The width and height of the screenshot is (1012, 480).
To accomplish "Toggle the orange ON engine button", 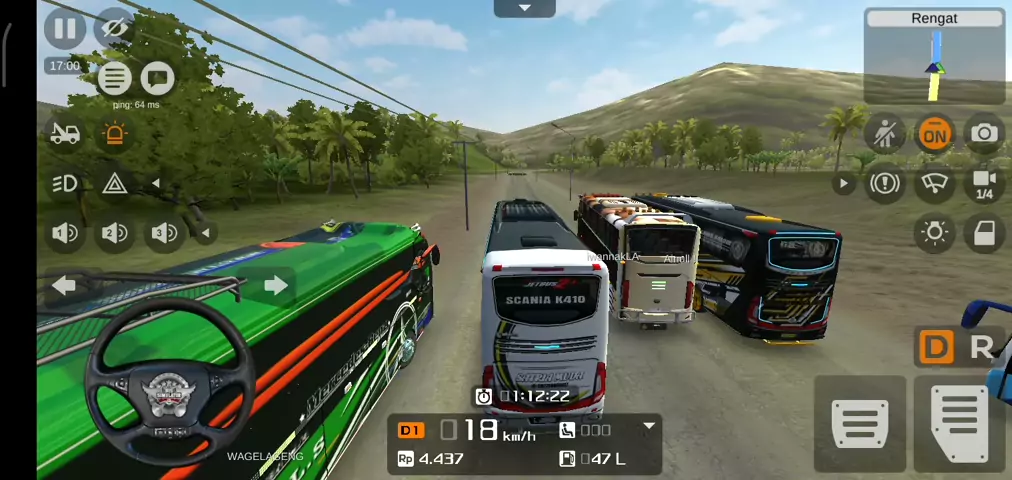I will pos(934,133).
